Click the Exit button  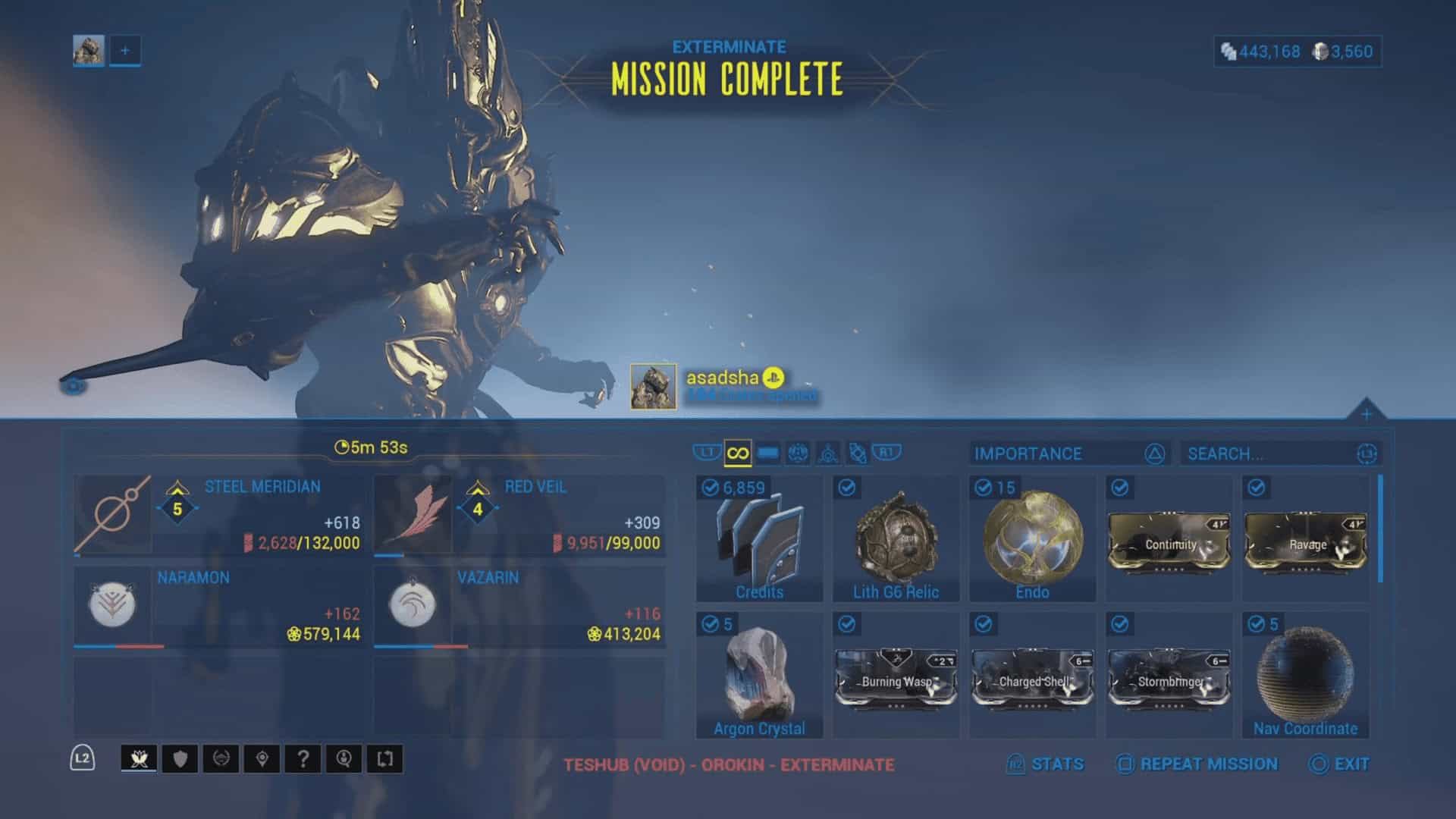tap(1339, 764)
